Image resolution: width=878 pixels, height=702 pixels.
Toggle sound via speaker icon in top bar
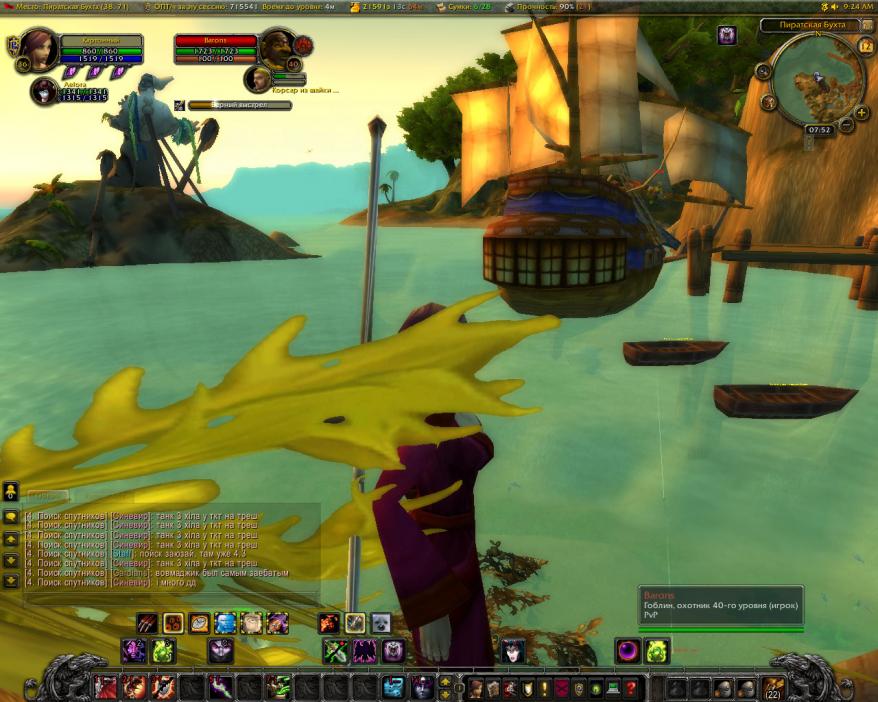(835, 7)
